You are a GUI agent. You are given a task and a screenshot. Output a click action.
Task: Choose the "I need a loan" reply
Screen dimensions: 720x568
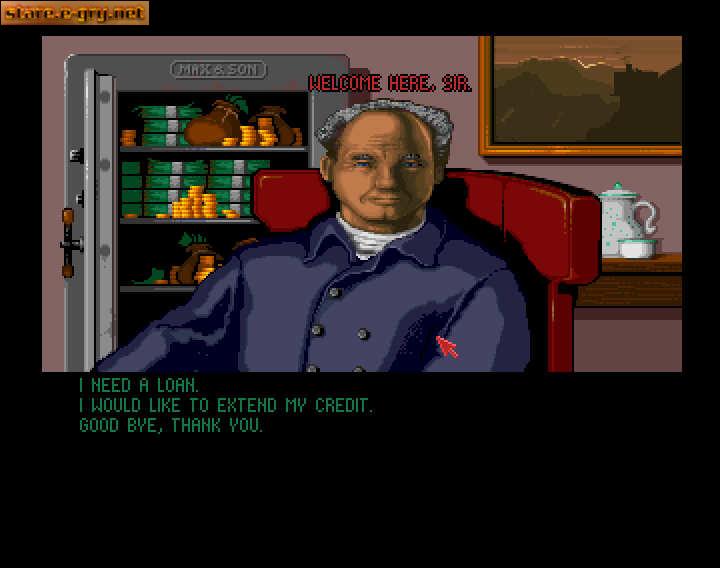[x=139, y=385]
